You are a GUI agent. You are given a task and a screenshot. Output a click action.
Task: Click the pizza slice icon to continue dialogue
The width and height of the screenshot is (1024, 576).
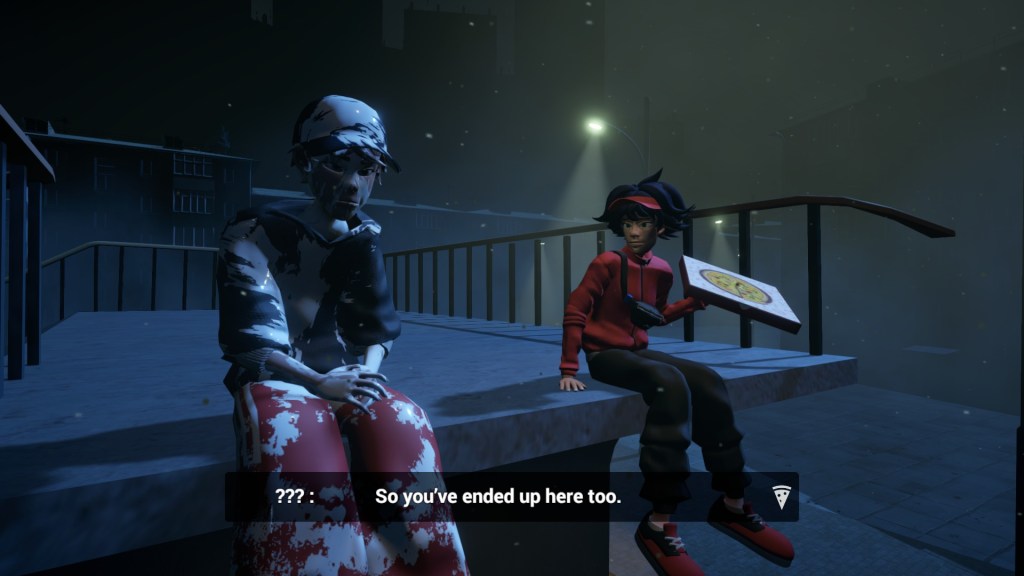781,496
